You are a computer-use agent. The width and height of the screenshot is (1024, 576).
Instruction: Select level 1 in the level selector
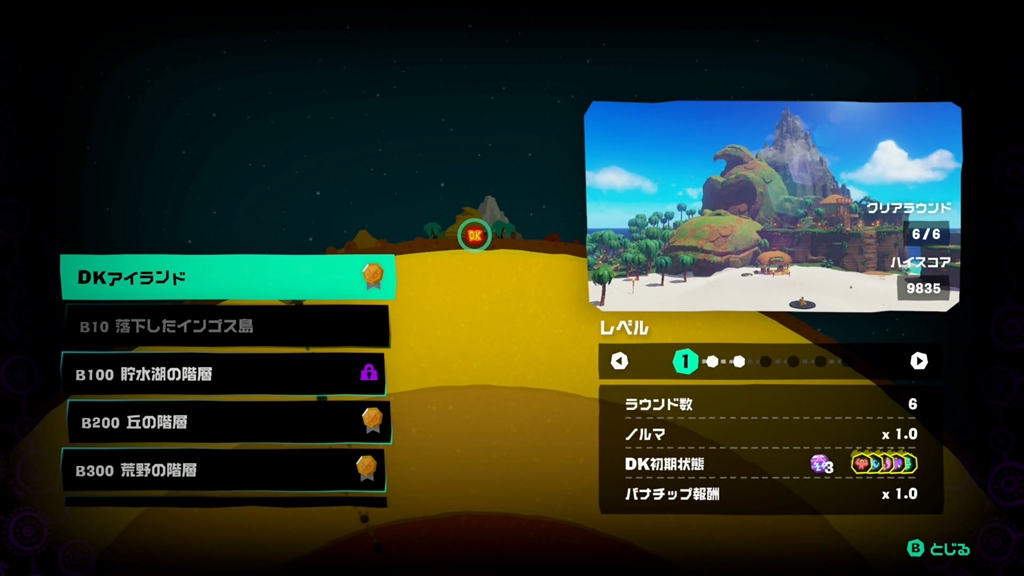click(x=685, y=361)
